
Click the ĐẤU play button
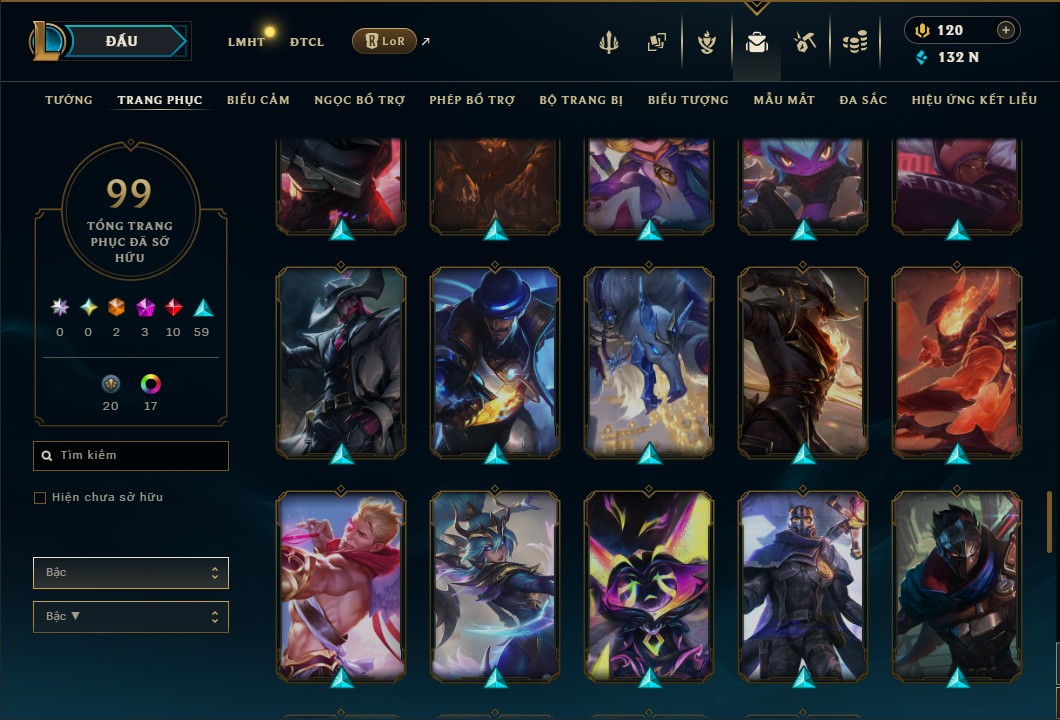(120, 41)
